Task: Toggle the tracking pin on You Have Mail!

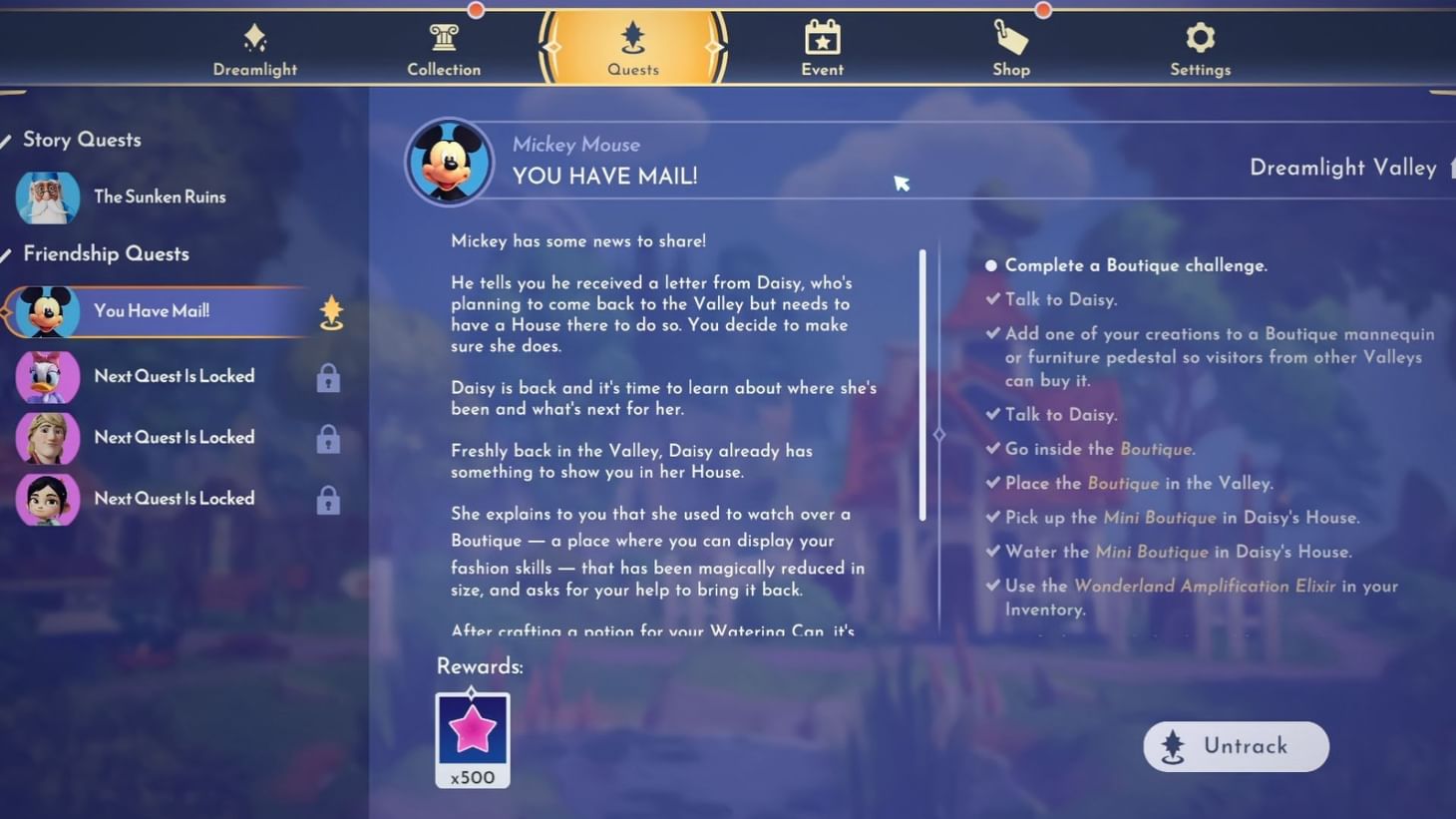Action: (x=330, y=312)
